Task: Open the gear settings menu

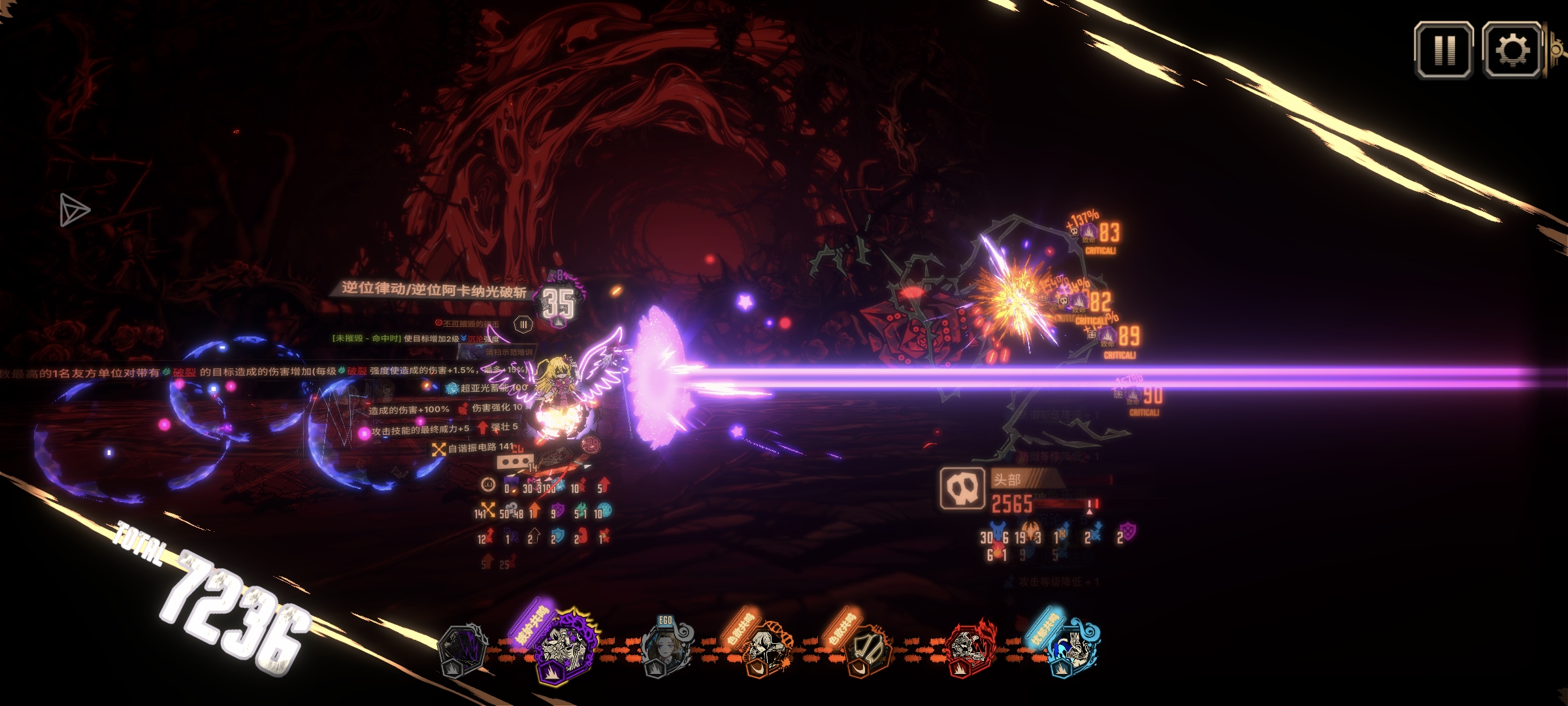Action: coord(1512,50)
